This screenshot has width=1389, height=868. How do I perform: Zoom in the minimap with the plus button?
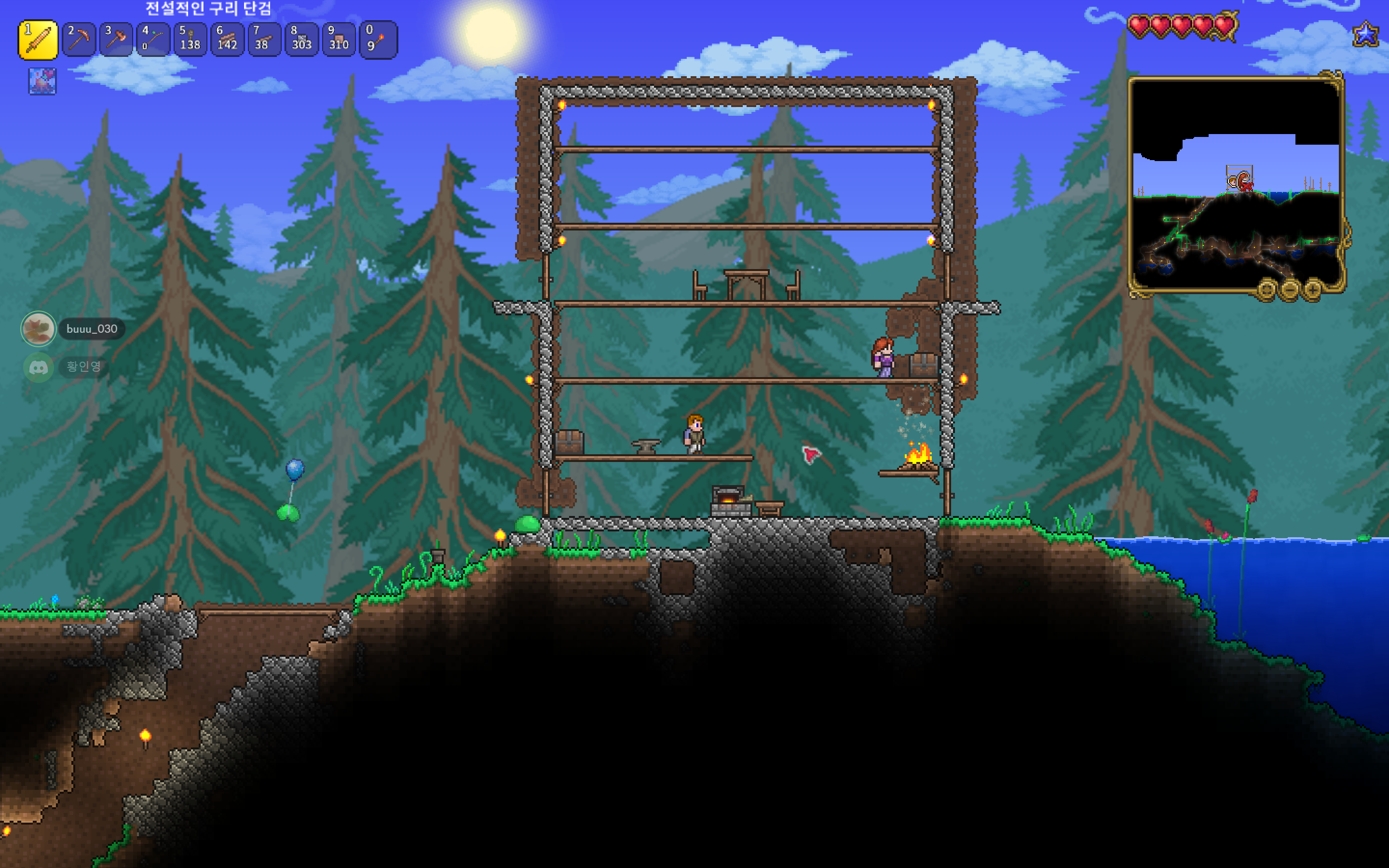point(1313,289)
